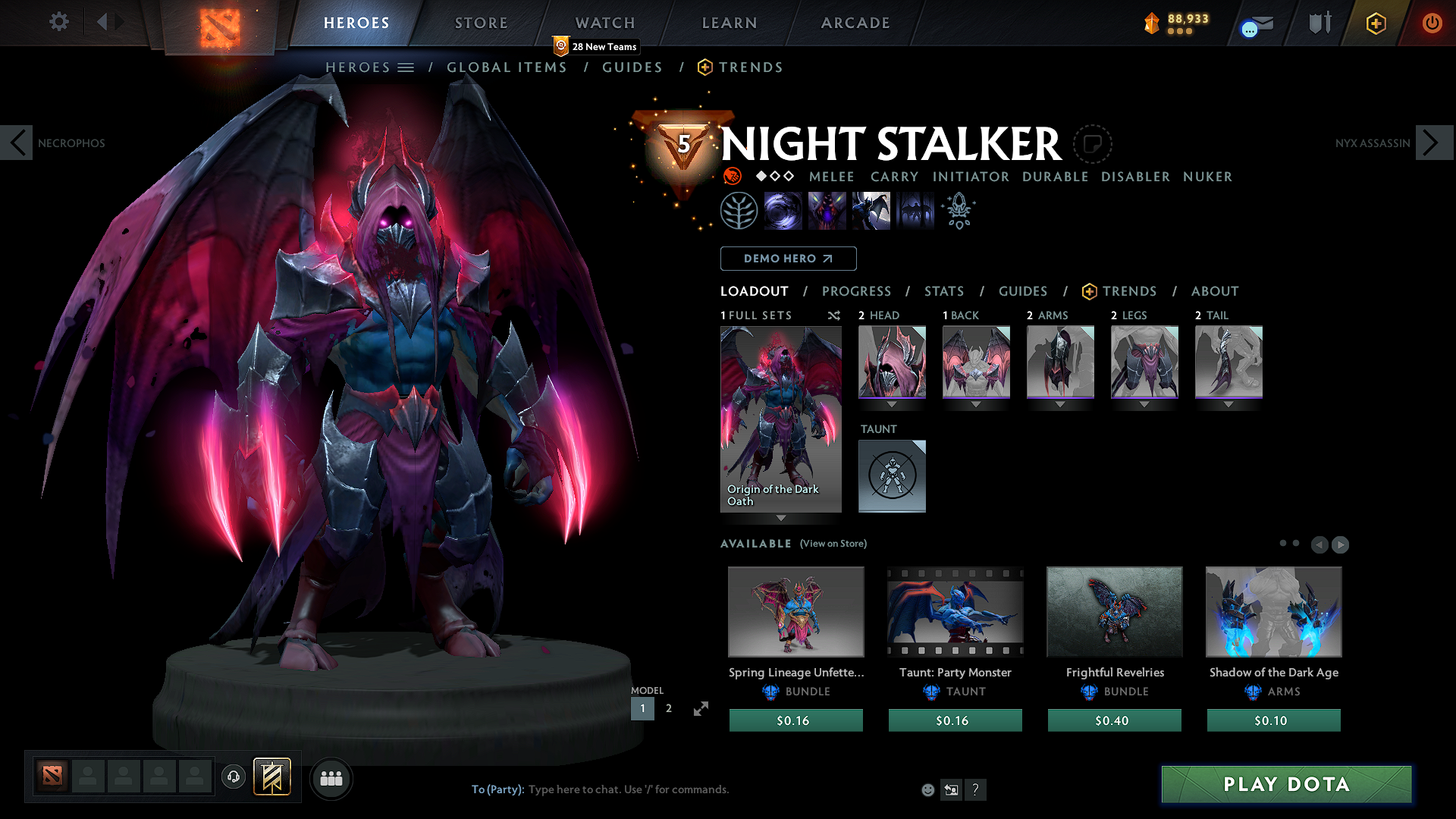This screenshot has height=819, width=1456.
Task: Buy Frightful Revelries bundle for $0.40
Action: tap(1114, 720)
